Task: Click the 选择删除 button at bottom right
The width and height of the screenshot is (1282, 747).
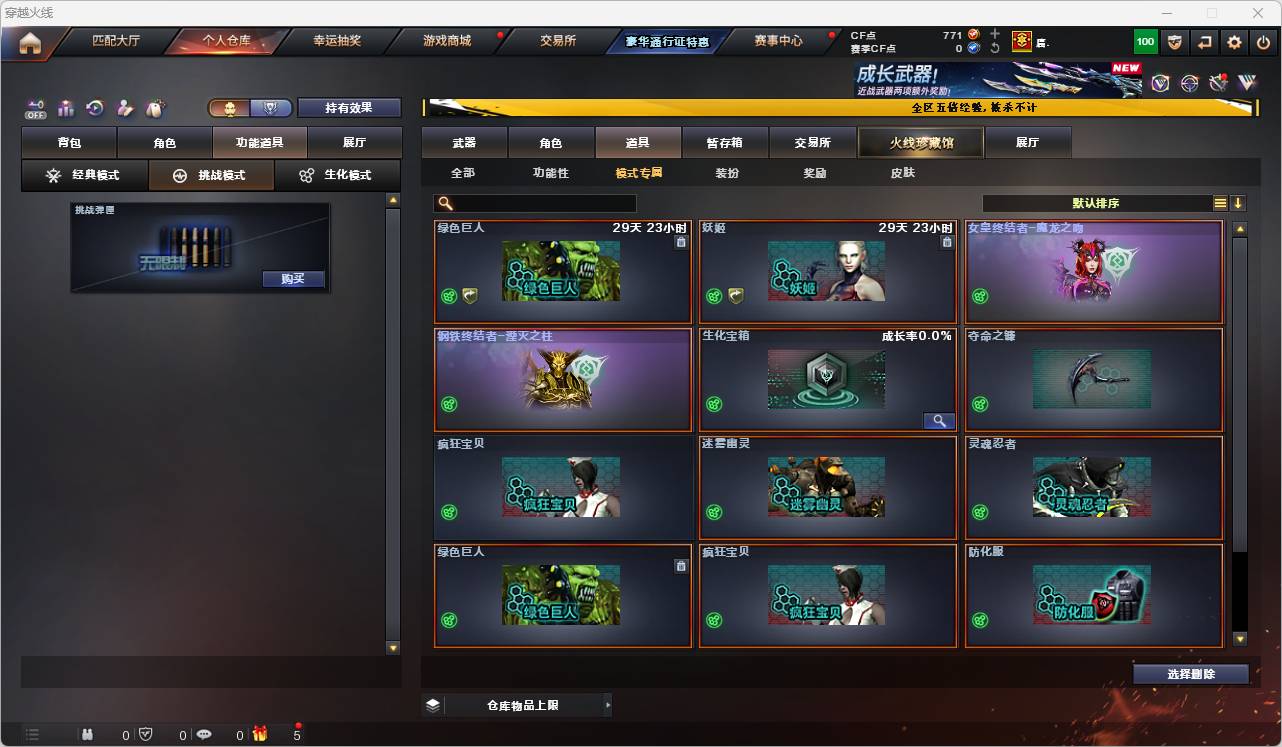Action: 1190,674
